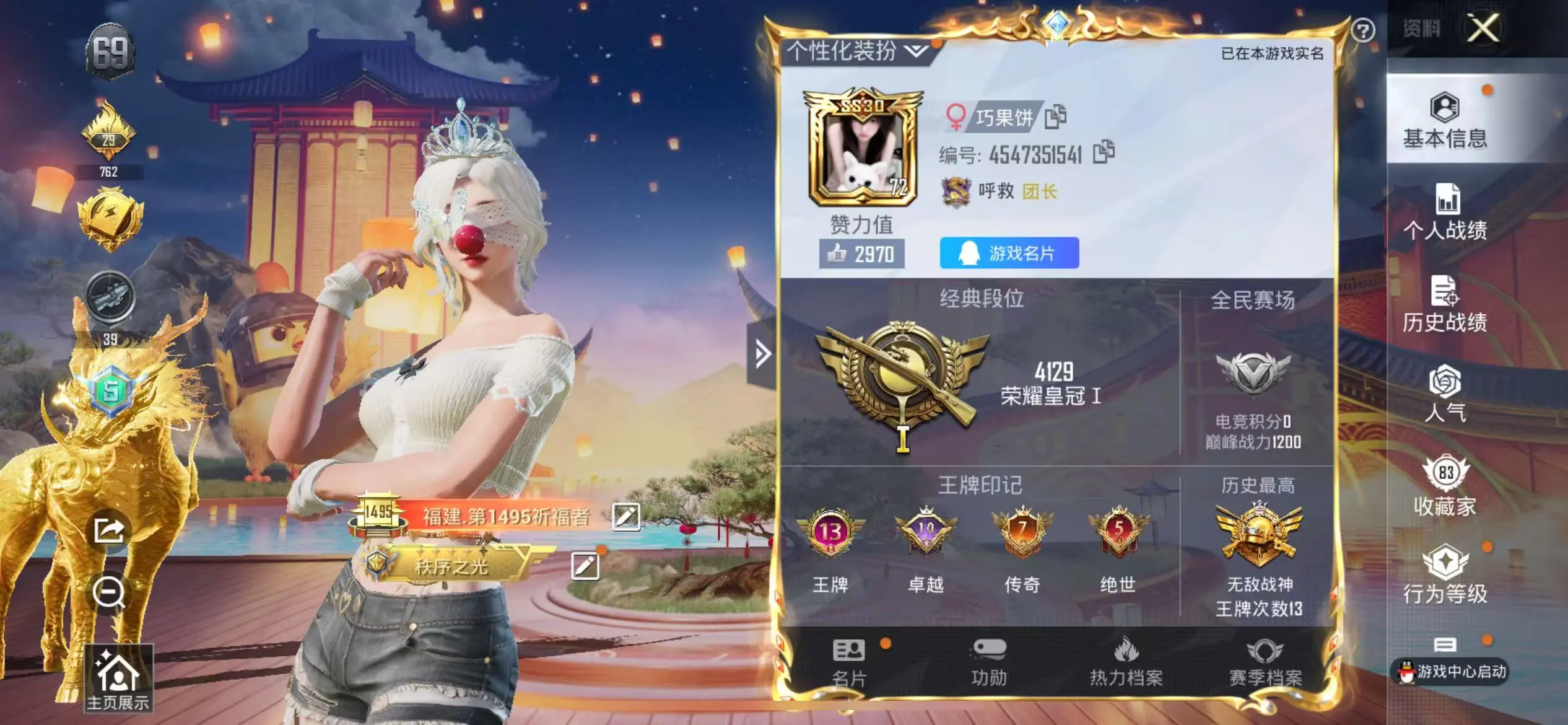The height and width of the screenshot is (725, 1568).
Task: Click the blue 游戏名片 button
Action: tap(1009, 253)
